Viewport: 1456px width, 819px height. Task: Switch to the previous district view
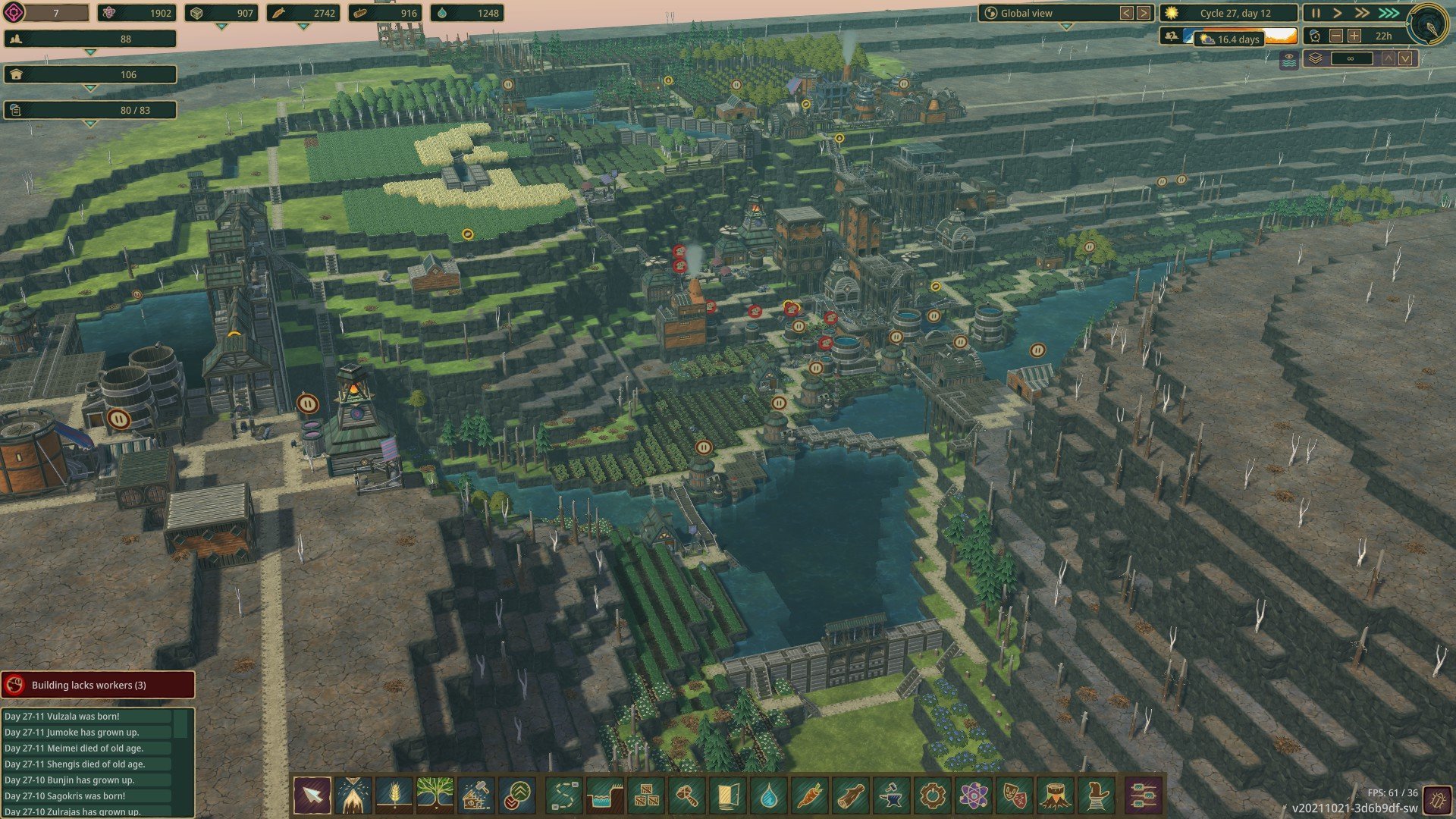(1127, 13)
